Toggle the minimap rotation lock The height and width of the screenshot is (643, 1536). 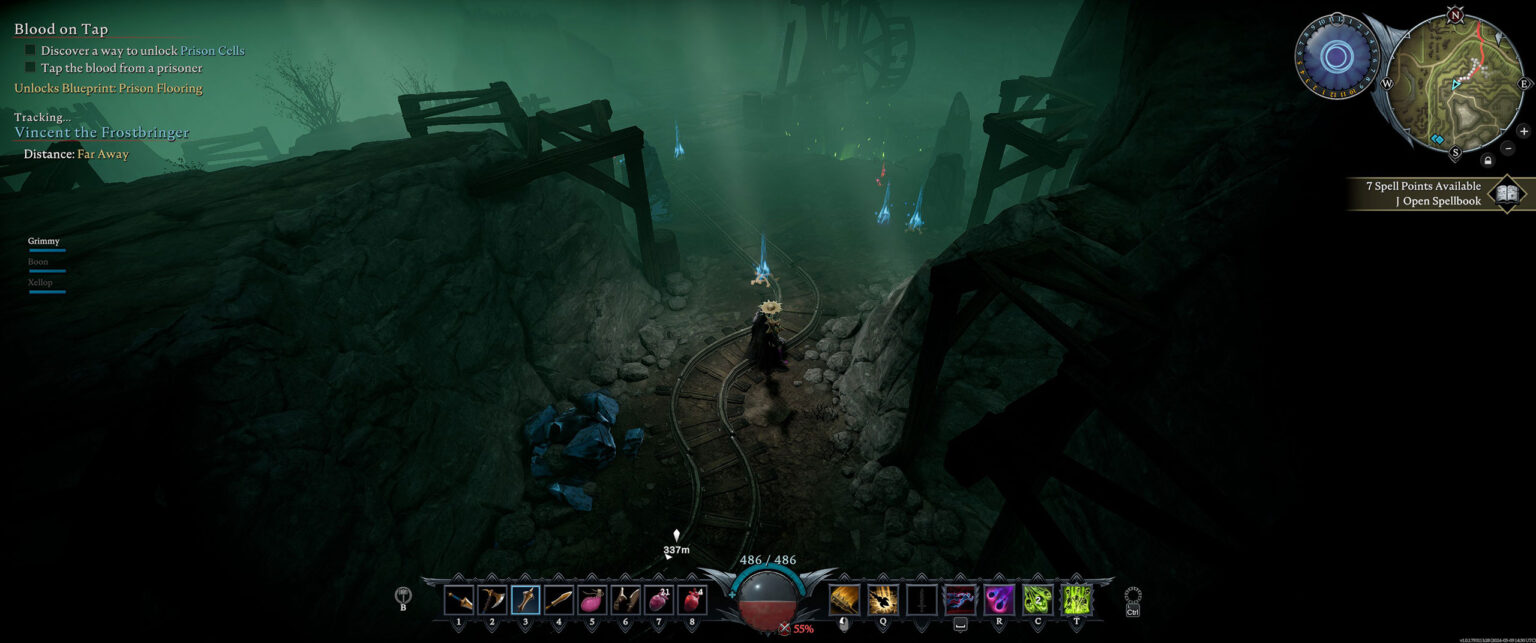pos(1488,160)
